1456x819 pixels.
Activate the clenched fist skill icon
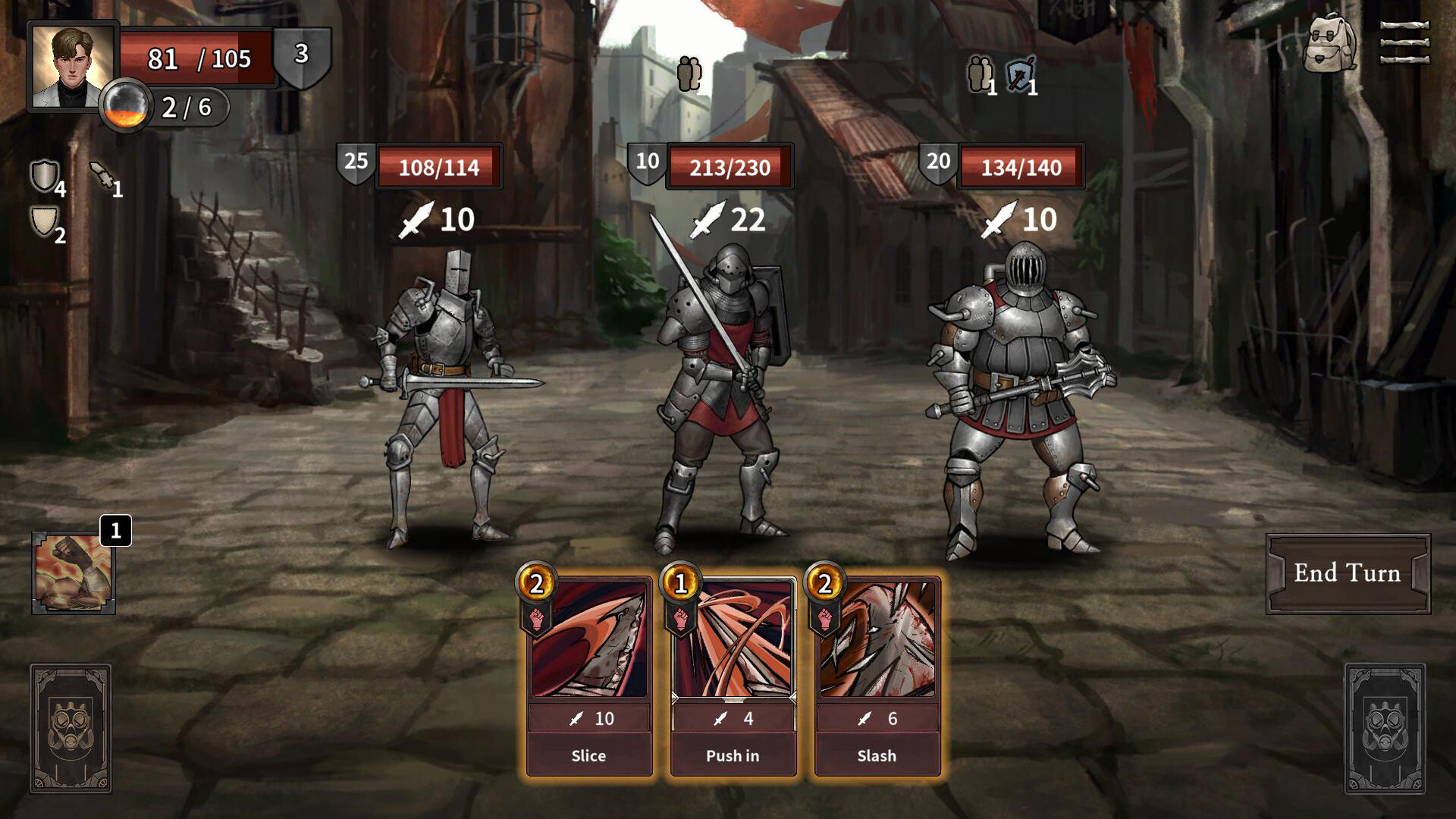point(74,573)
